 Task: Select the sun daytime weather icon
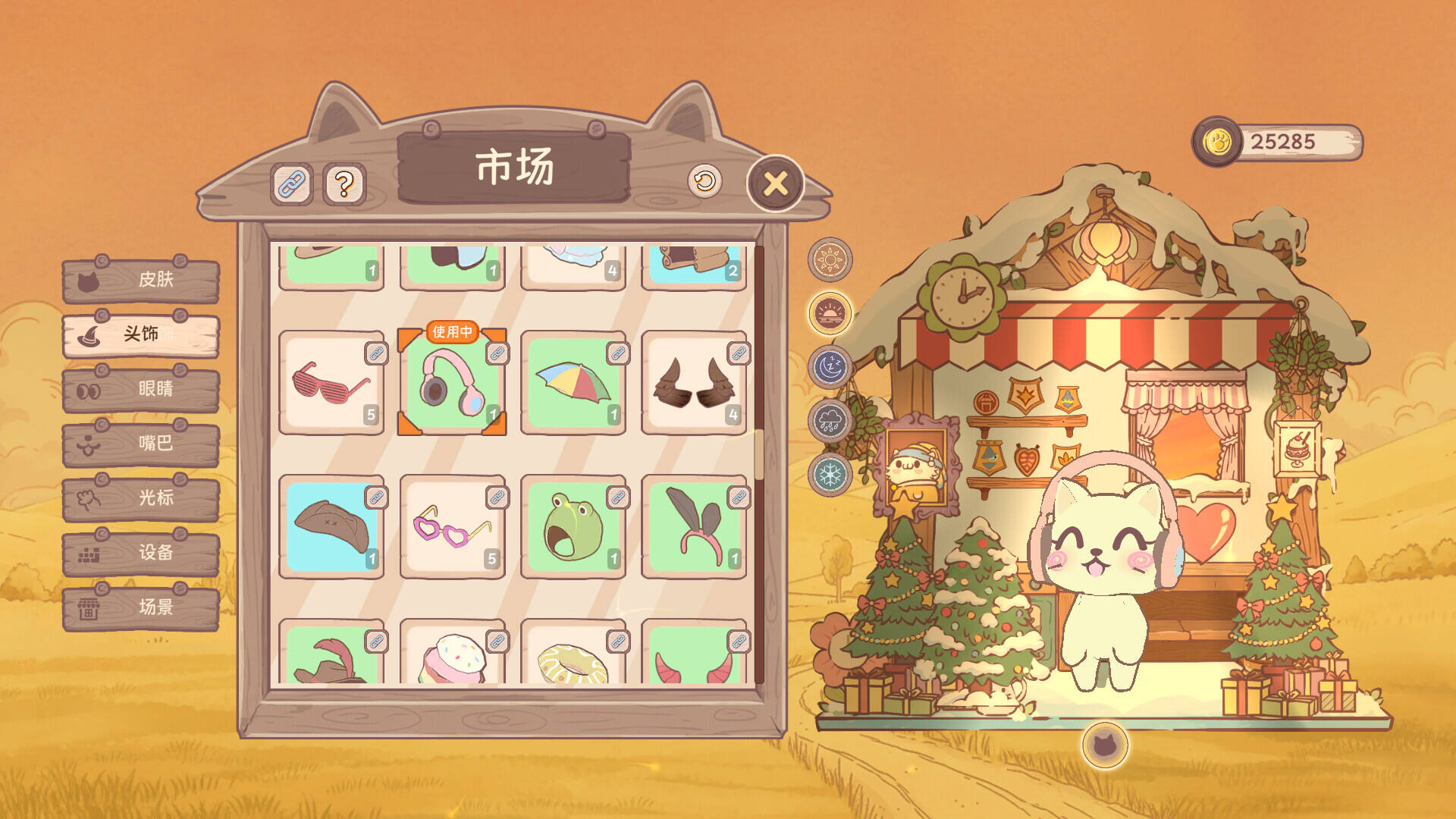coord(831,259)
